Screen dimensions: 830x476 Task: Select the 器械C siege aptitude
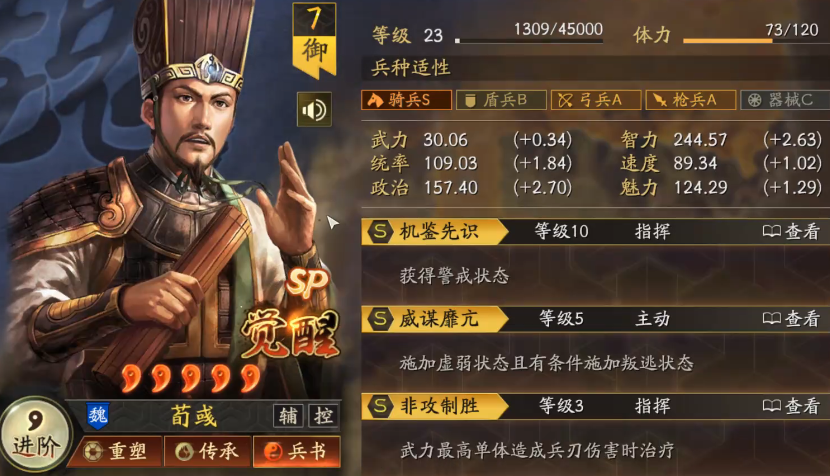pos(785,100)
